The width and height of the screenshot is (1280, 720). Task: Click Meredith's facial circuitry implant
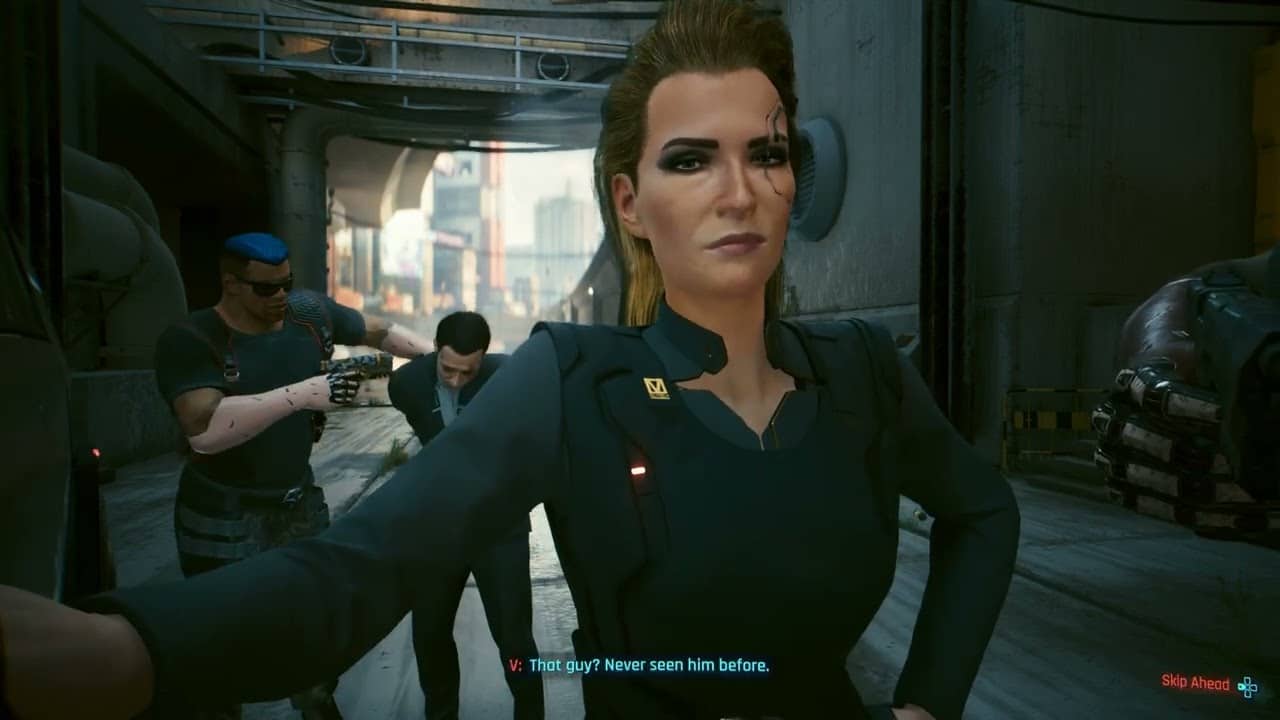778,150
